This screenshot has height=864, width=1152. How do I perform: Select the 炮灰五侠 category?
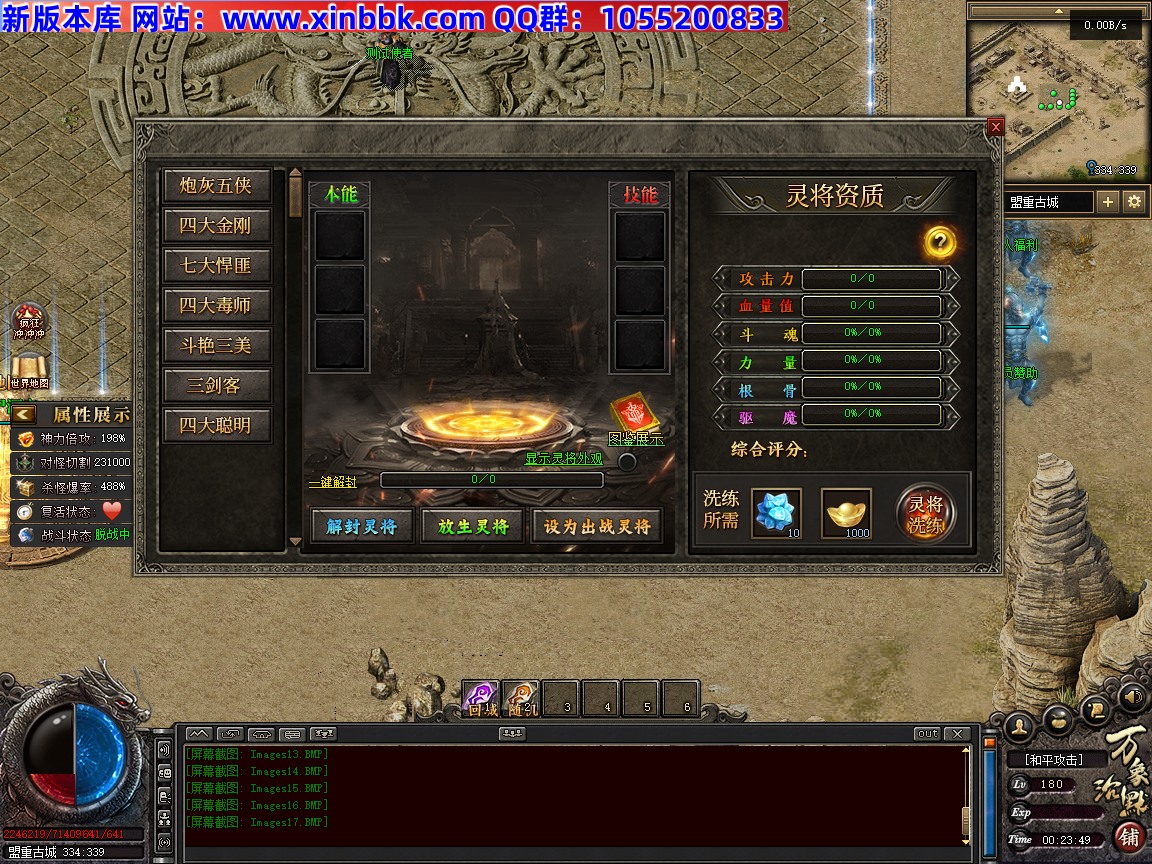click(x=216, y=186)
